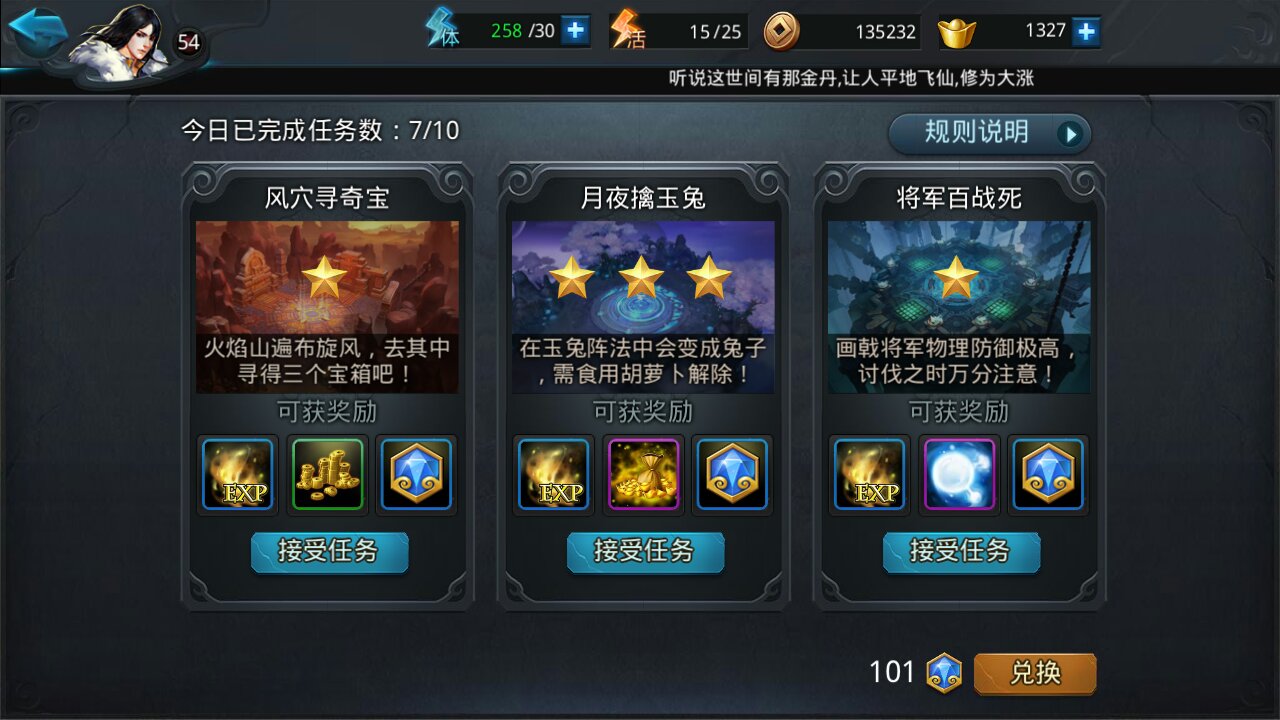Select the EXP reward icon under 风穴寻奇宝
Viewport: 1280px width, 720px height.
point(237,475)
